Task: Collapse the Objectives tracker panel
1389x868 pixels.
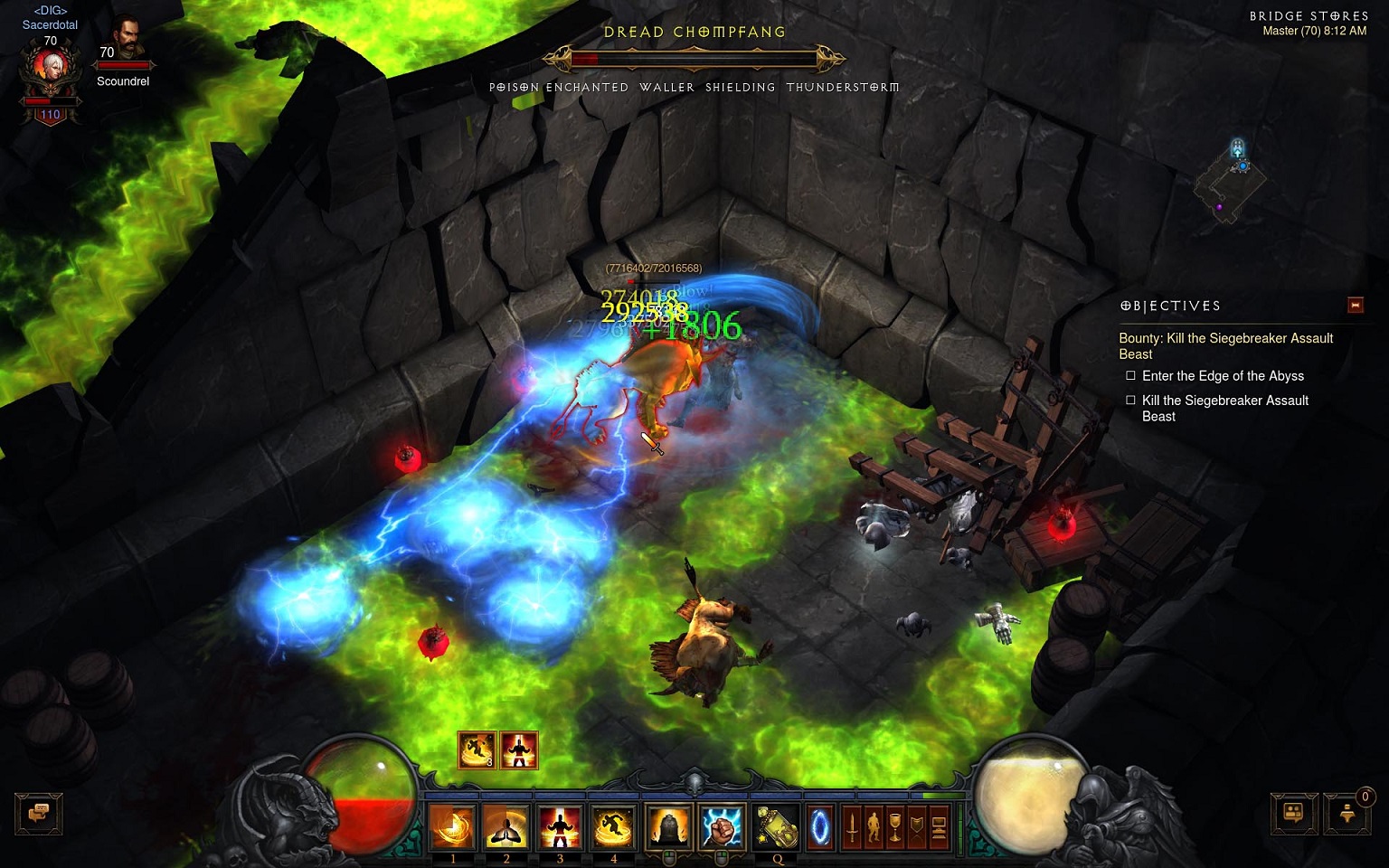Action: (1355, 306)
